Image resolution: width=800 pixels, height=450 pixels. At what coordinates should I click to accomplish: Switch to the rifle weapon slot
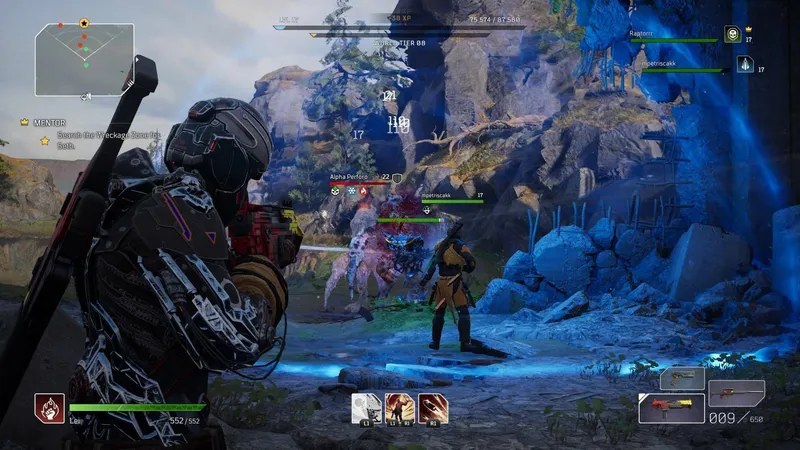pos(736,392)
